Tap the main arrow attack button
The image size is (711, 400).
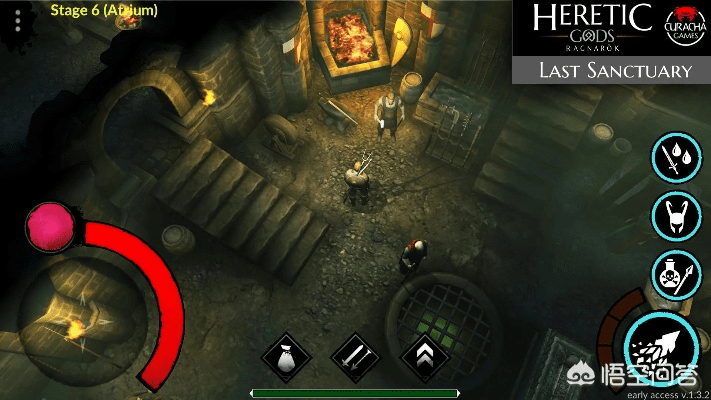(x=661, y=344)
